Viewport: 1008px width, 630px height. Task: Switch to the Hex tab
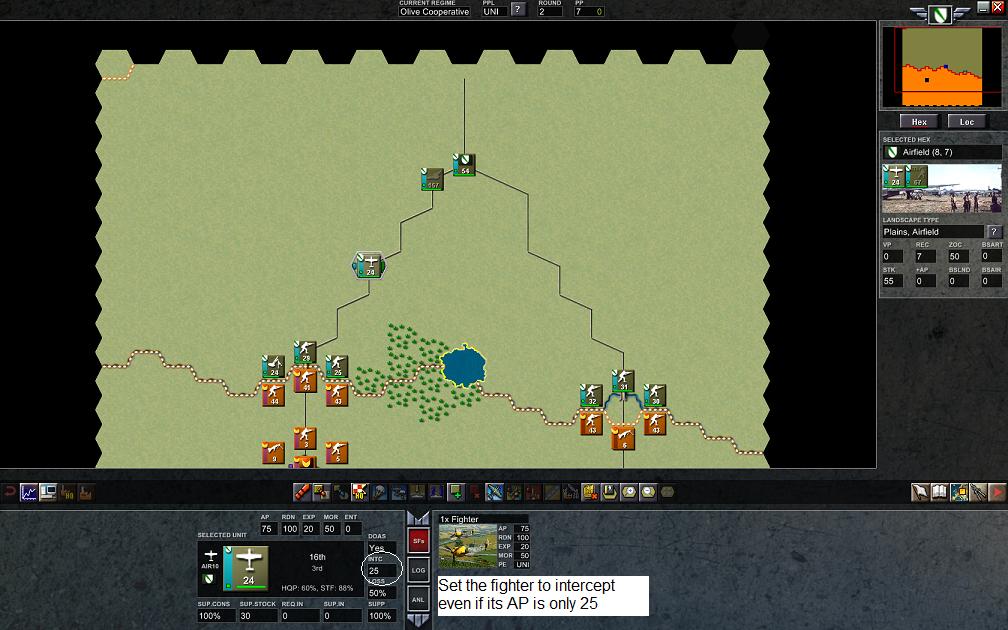point(920,122)
